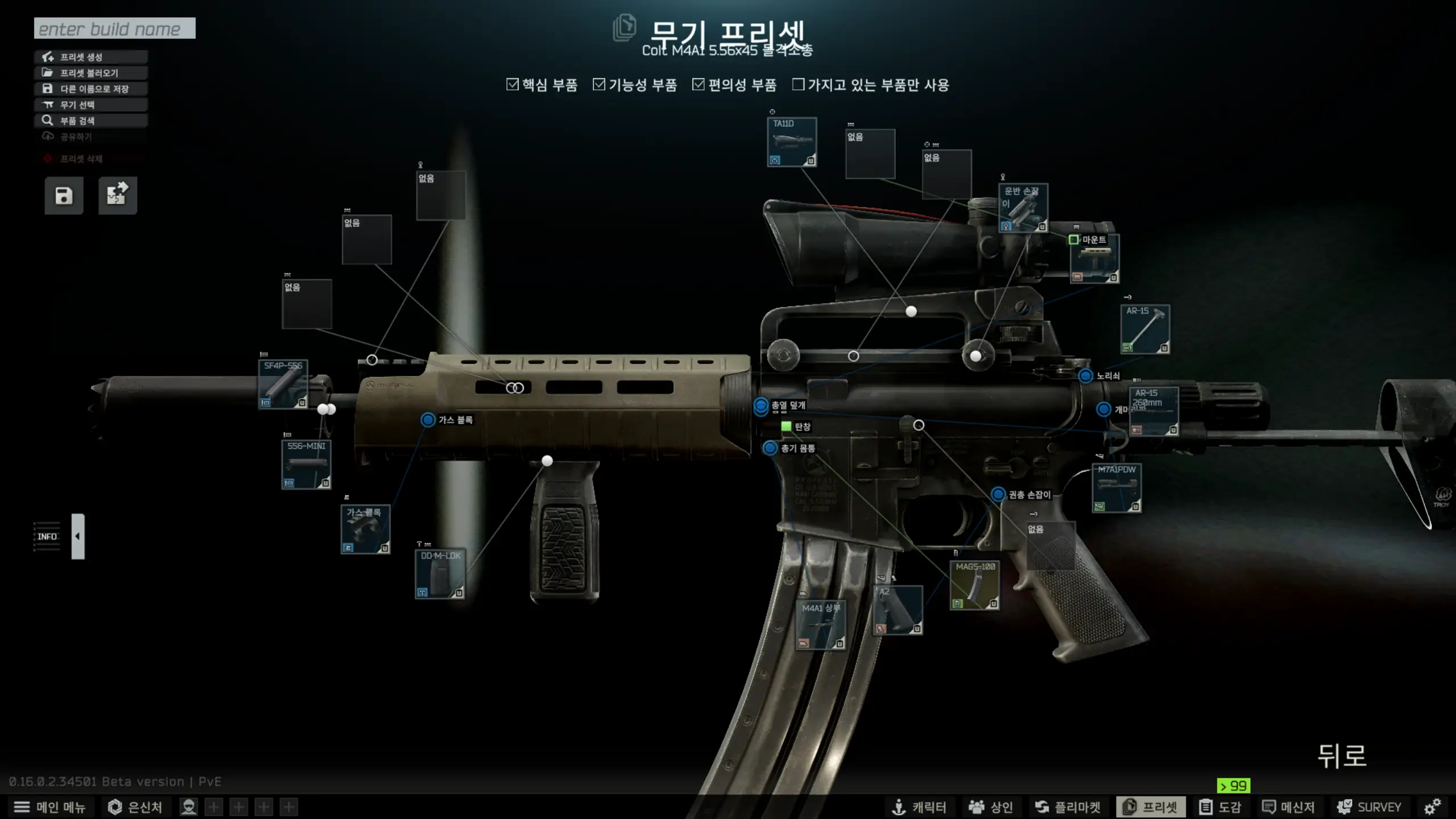Click the floppy disk save button

coord(64,196)
